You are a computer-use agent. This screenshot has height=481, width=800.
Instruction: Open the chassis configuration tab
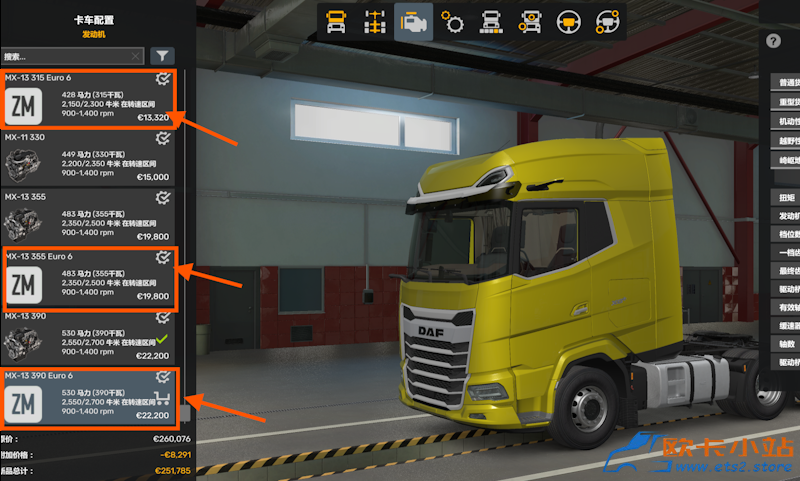click(x=376, y=21)
